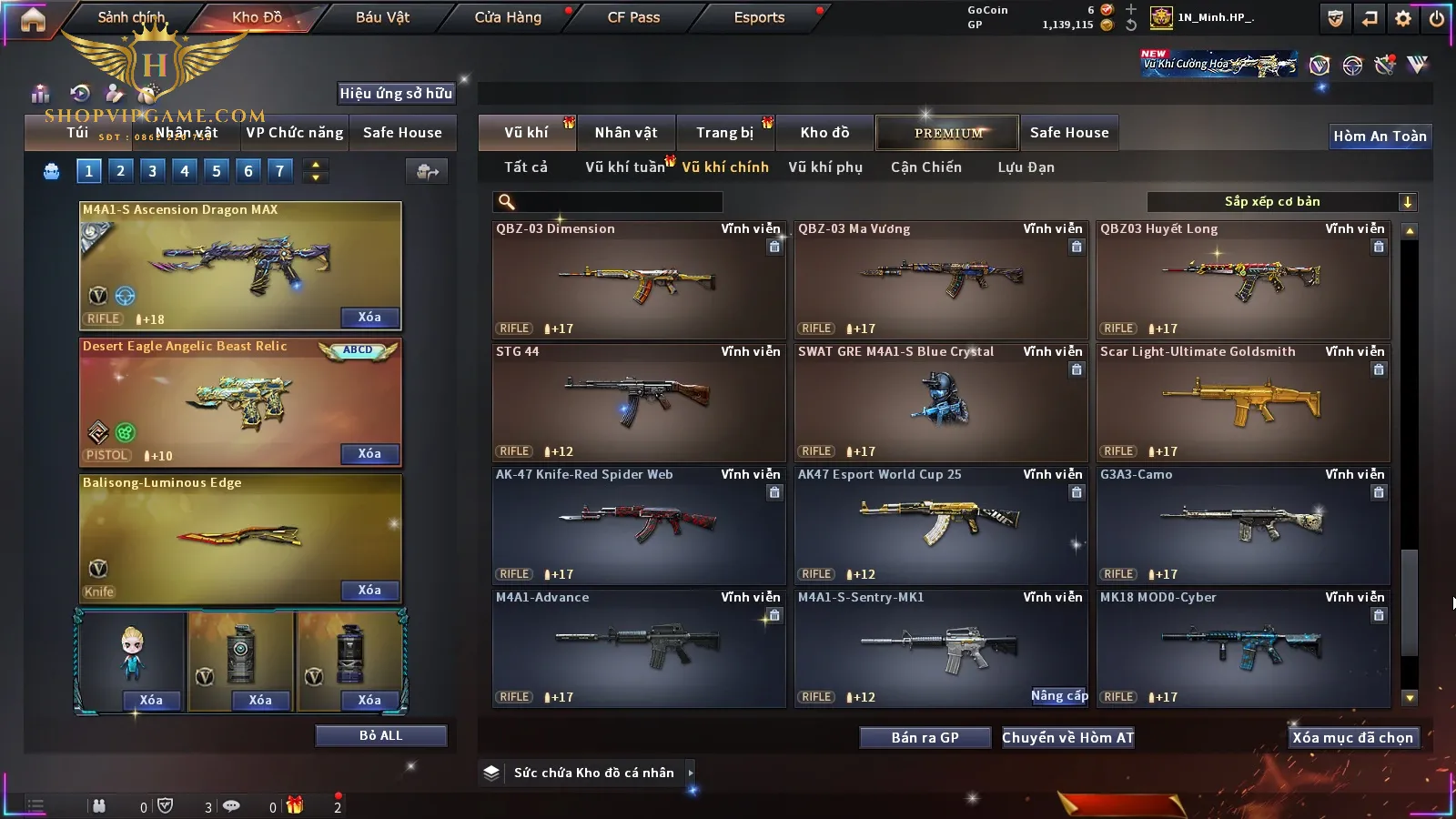The image size is (1456, 819).
Task: Open the PREMIUM tab
Action: (x=948, y=133)
